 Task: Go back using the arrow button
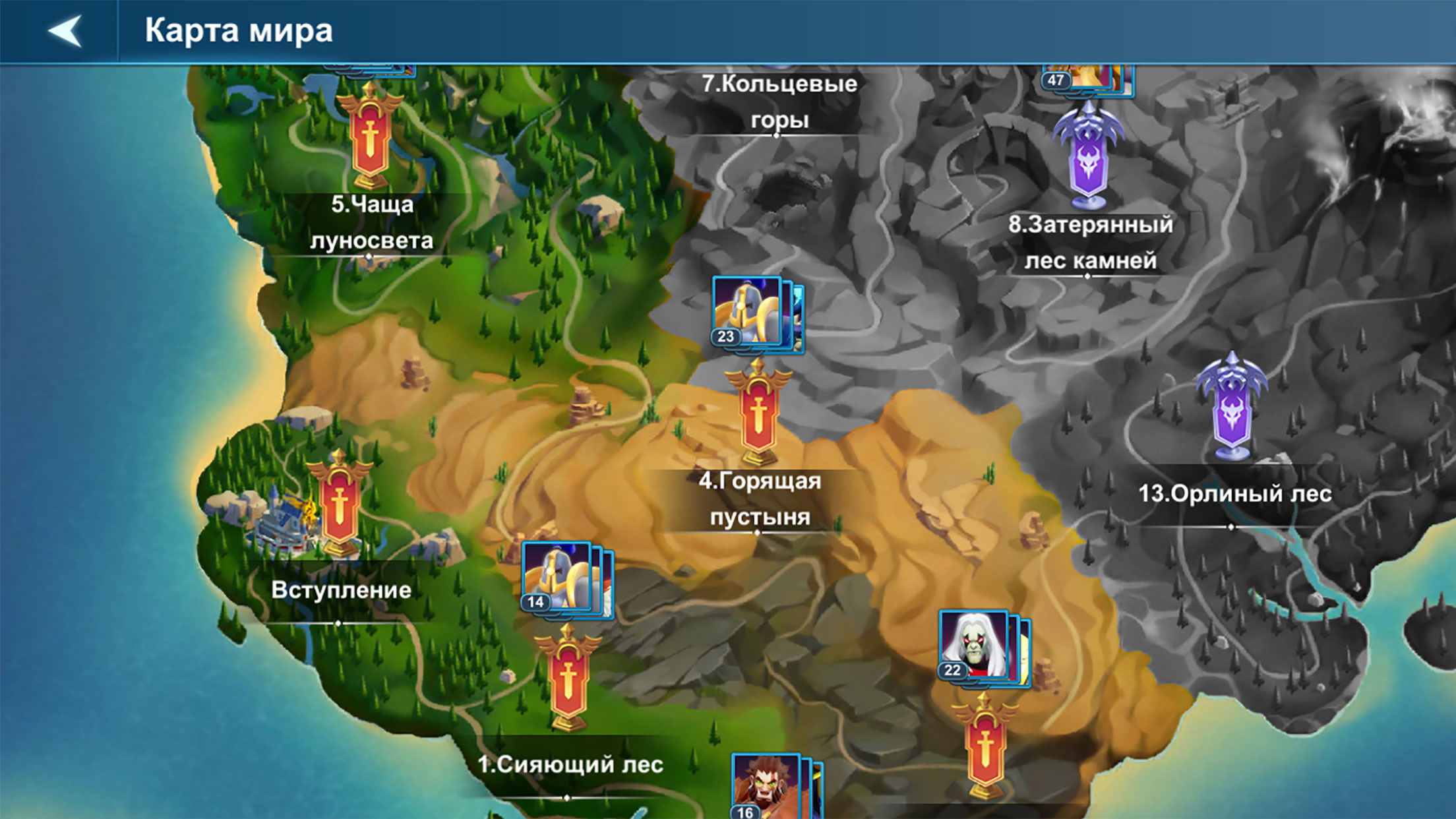pos(65,31)
